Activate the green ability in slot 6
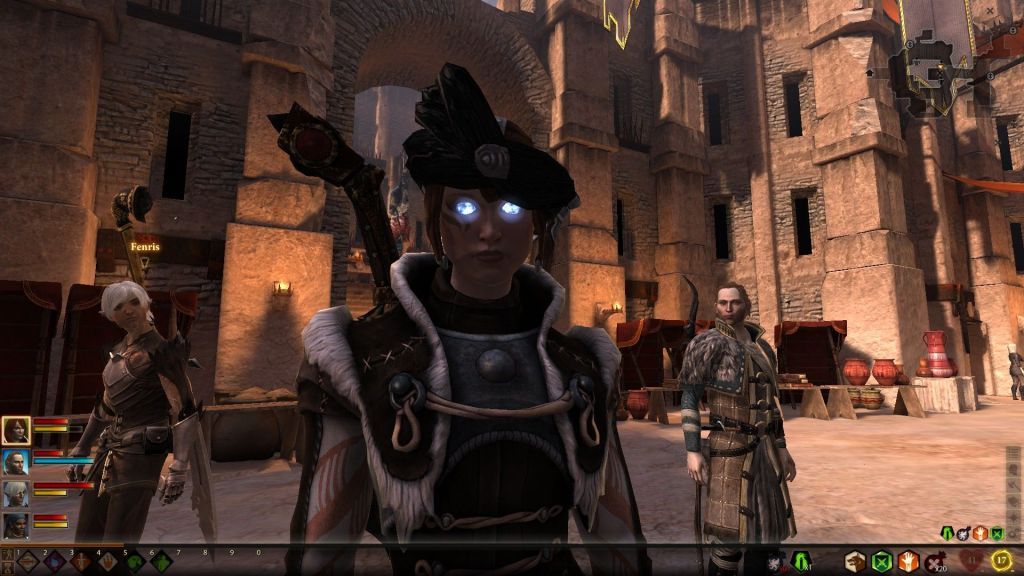The image size is (1024, 576). click(161, 562)
